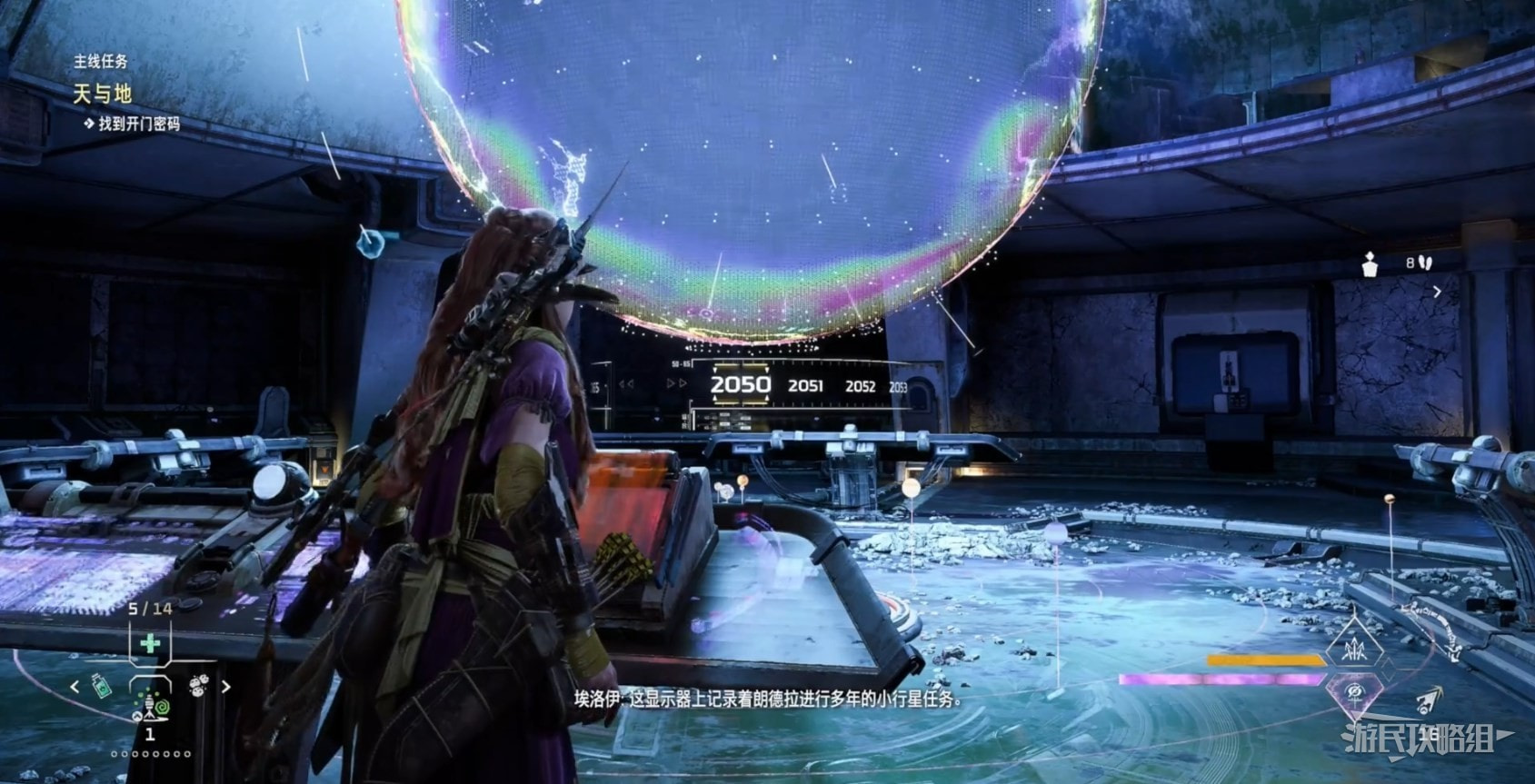
Task: Cycle tools with the left arrow
Action: point(75,687)
